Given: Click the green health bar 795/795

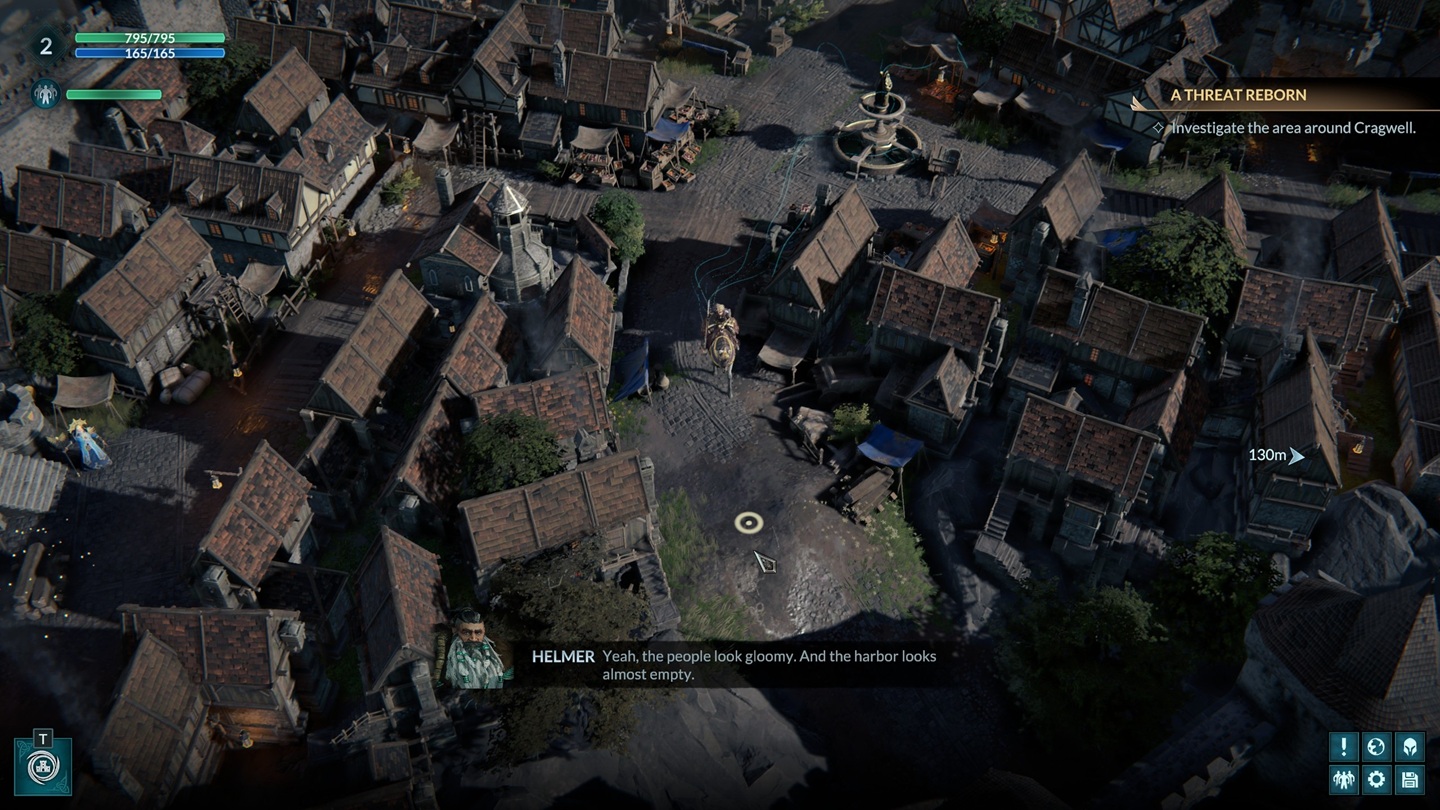Looking at the screenshot, I should coord(148,40).
